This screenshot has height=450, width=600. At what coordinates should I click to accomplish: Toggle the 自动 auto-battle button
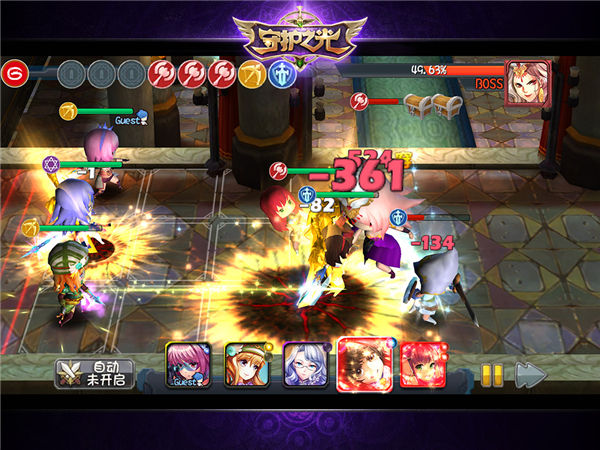tap(98, 373)
